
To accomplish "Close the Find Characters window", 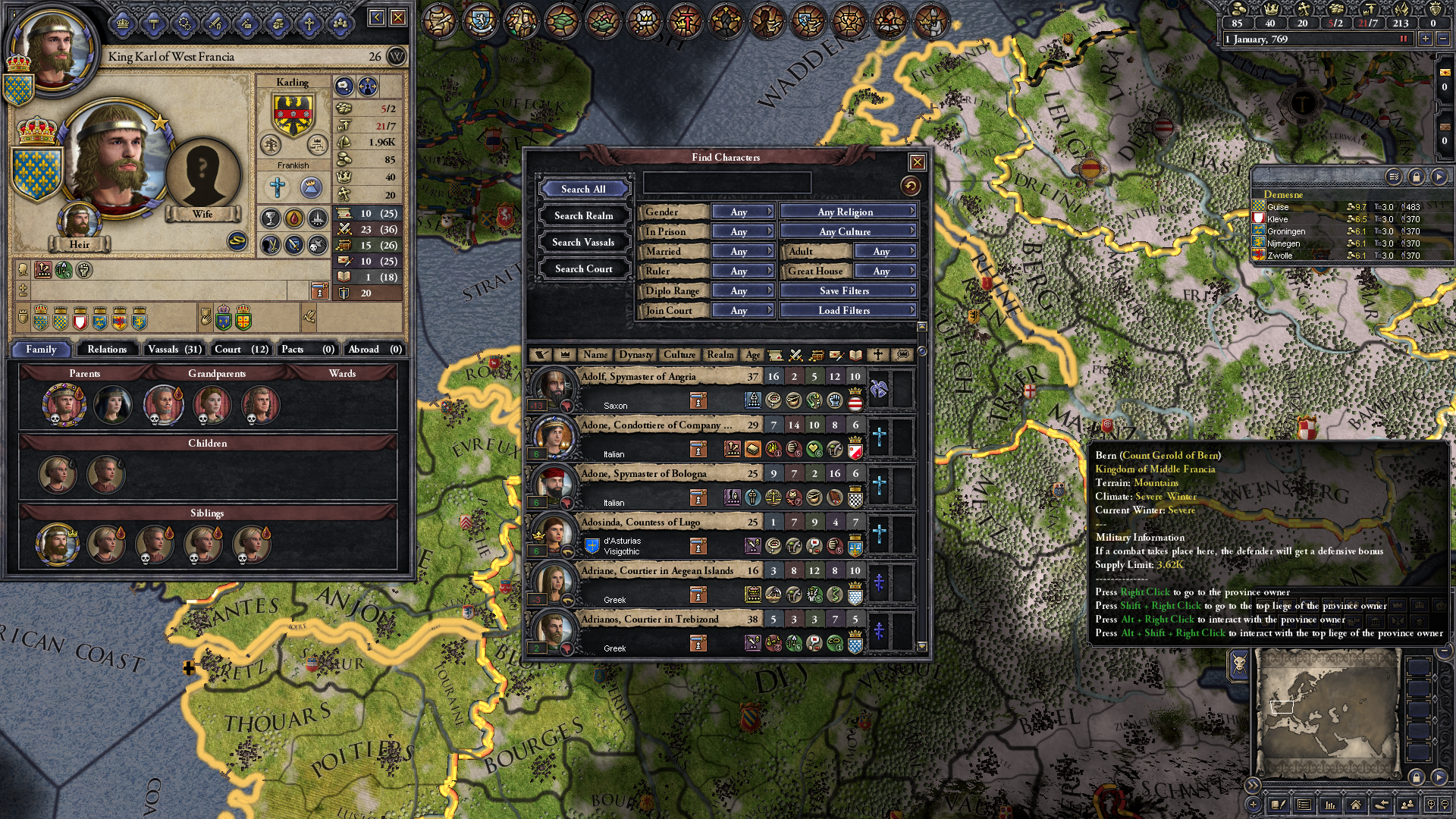I will (917, 162).
